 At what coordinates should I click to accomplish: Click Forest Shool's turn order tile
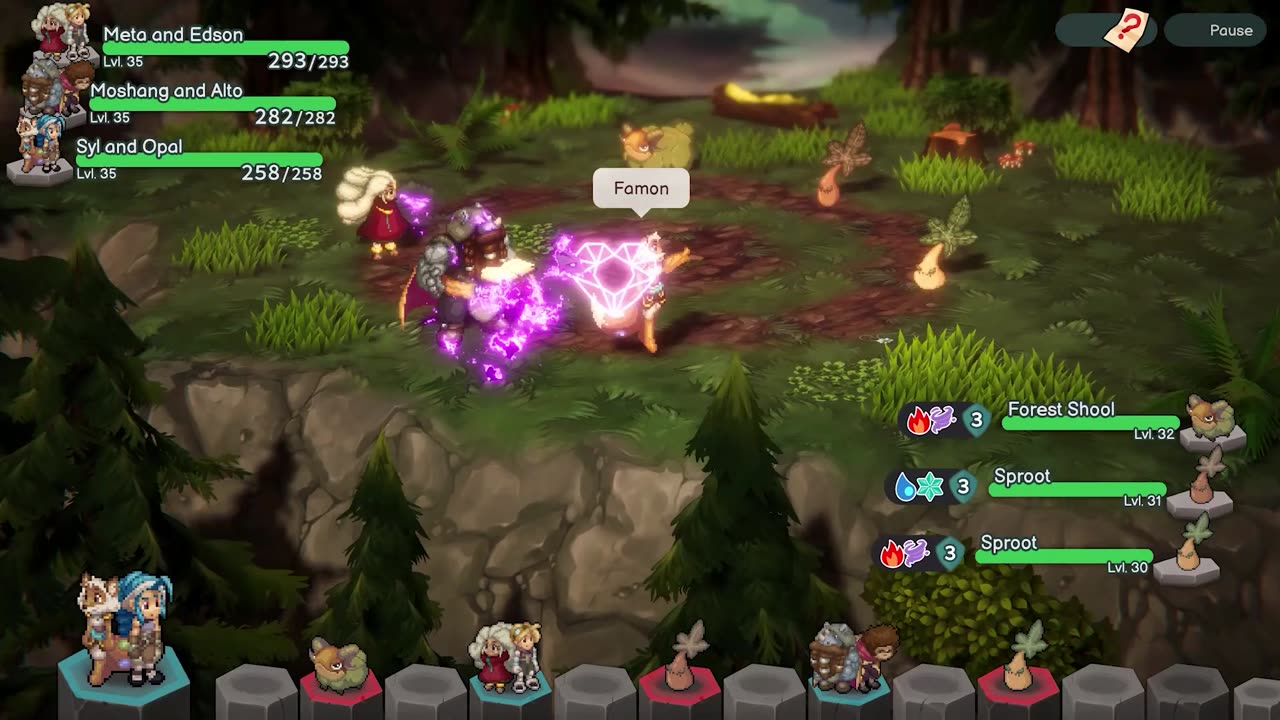[339, 671]
